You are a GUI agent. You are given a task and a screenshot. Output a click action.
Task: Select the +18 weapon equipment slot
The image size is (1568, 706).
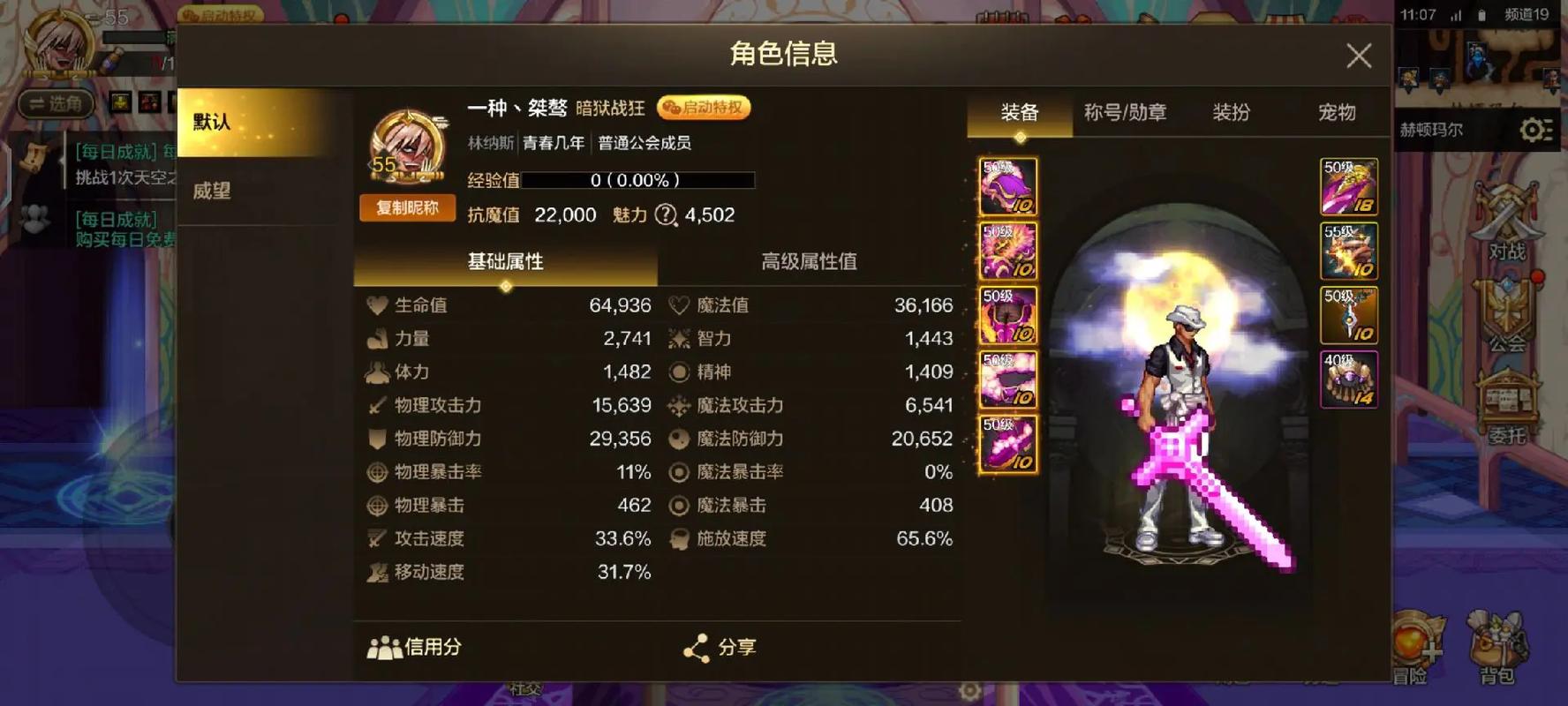click(x=1349, y=185)
